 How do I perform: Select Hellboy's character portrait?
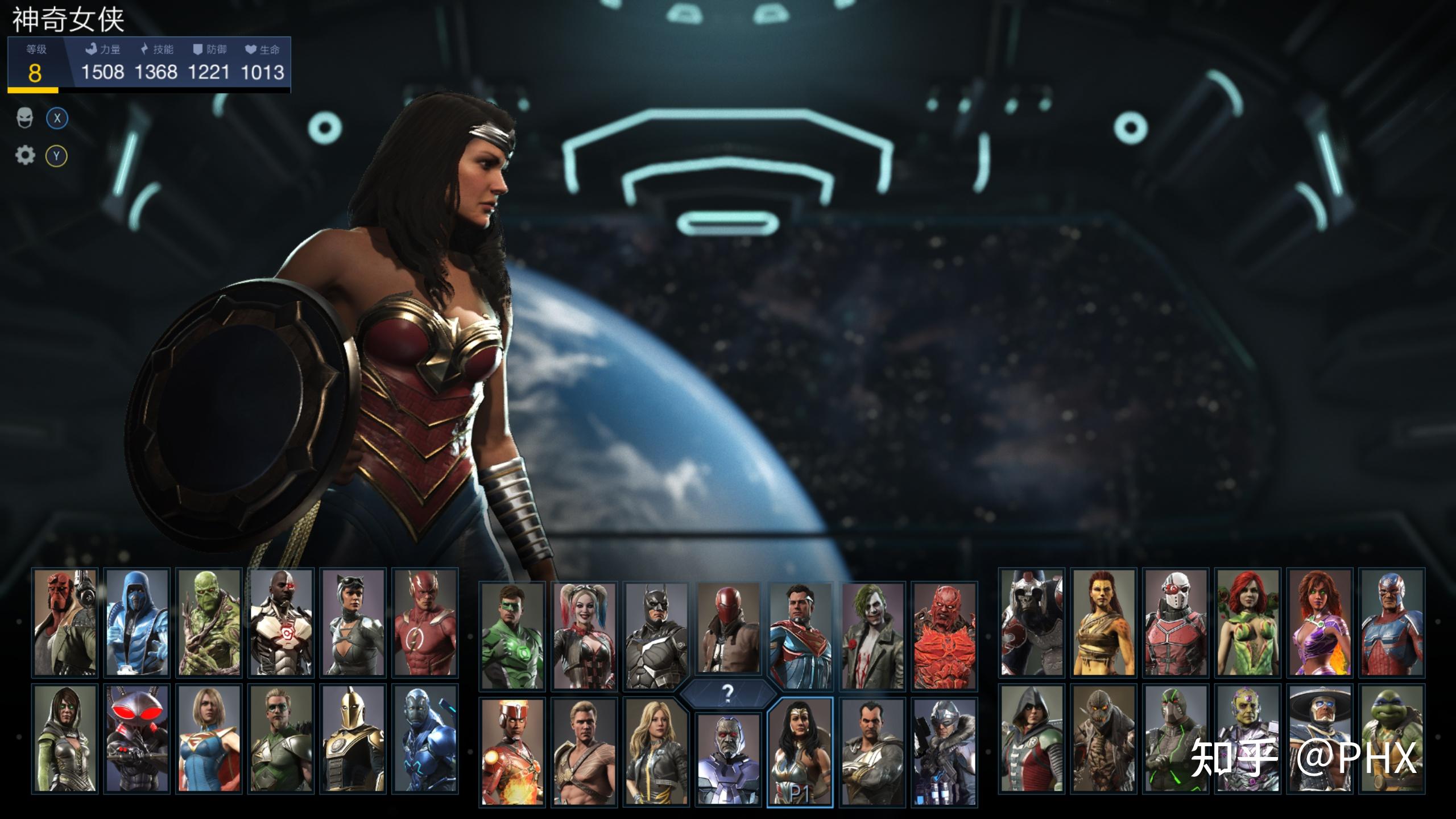coord(65,623)
